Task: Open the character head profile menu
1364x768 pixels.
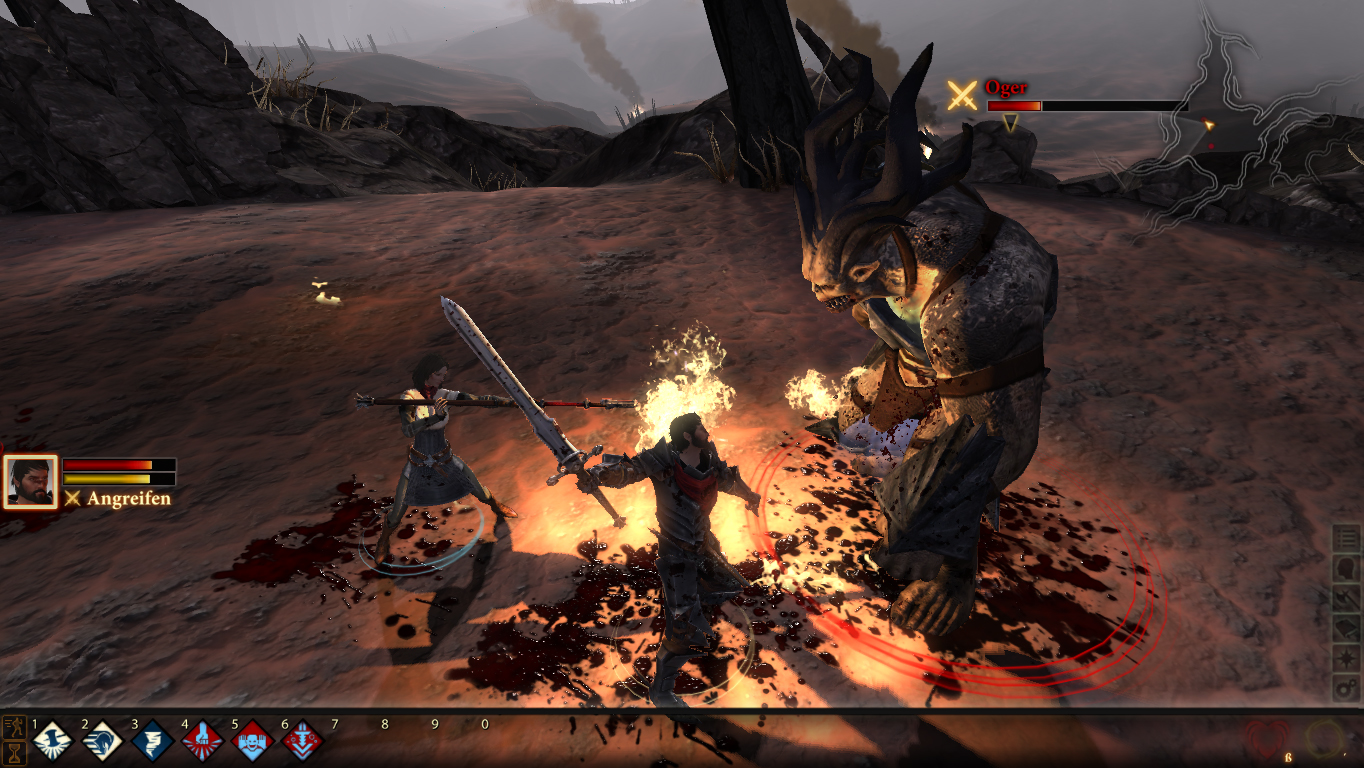Action: [x=1347, y=569]
